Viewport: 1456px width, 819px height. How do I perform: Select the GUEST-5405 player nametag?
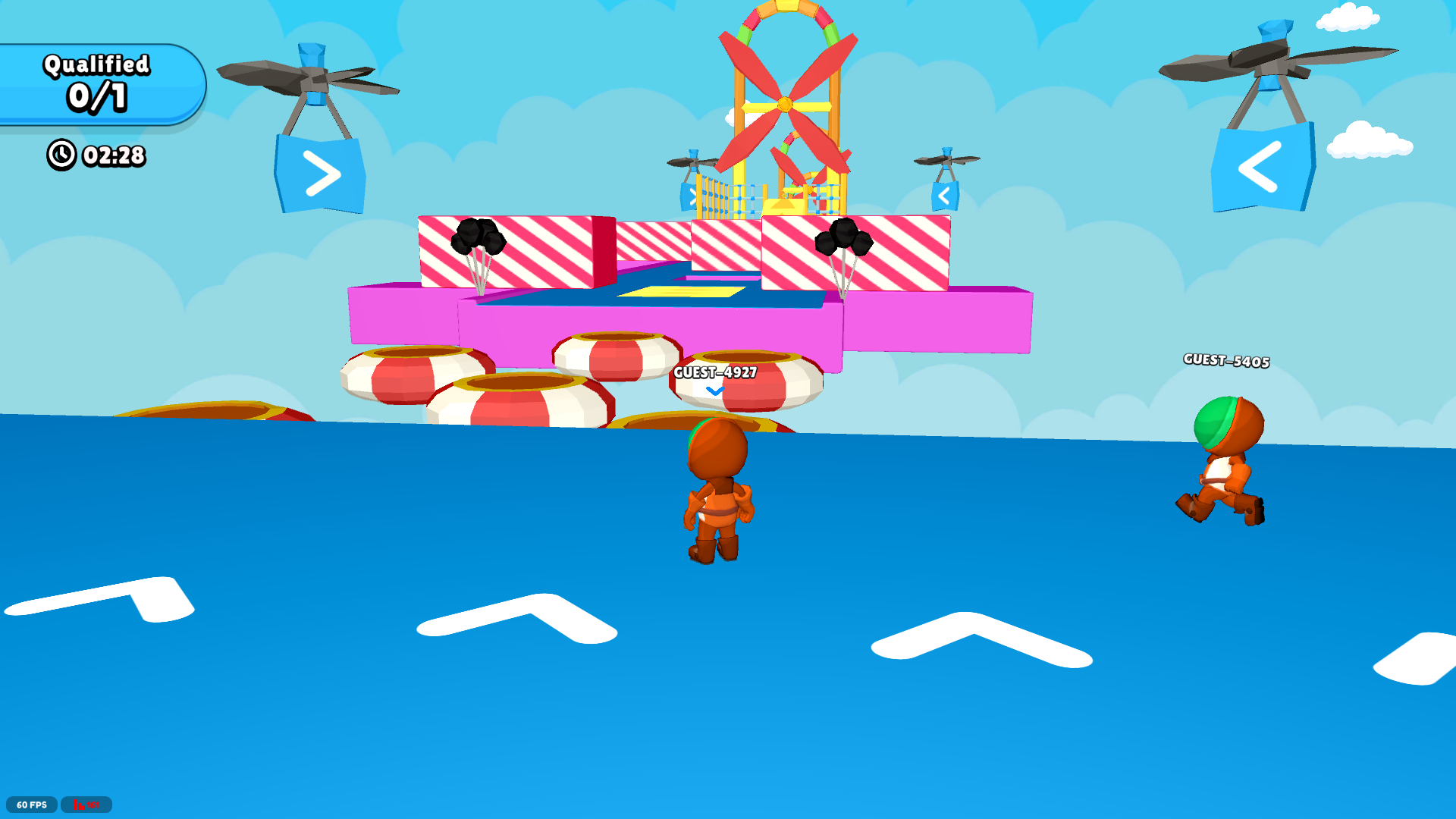[1226, 362]
